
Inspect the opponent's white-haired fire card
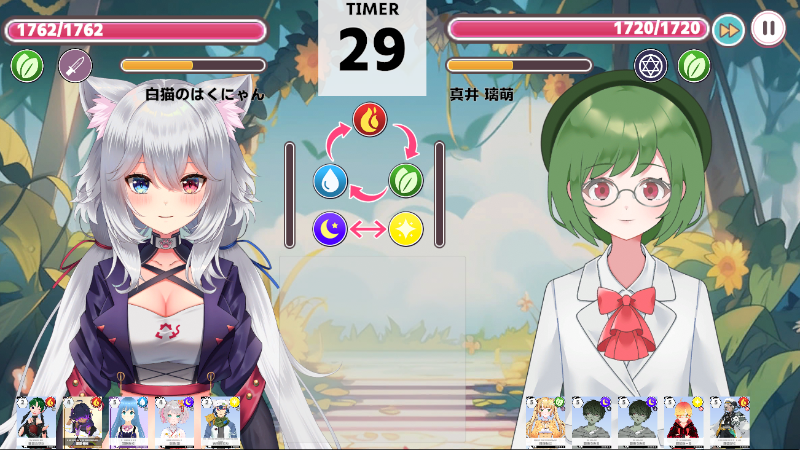tap(730, 421)
